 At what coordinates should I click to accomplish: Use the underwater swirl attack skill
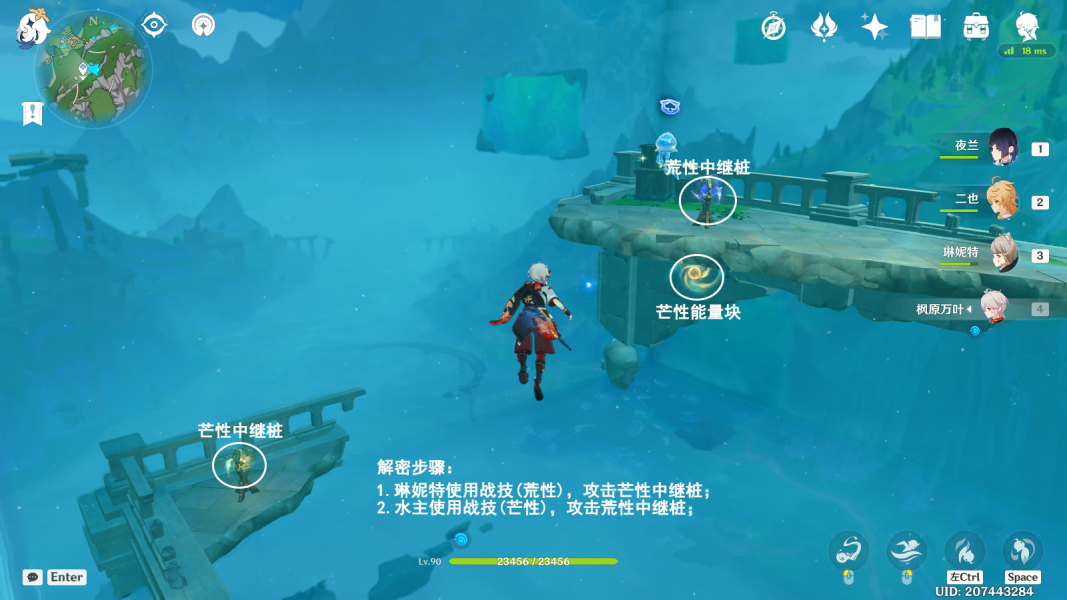tap(848, 550)
